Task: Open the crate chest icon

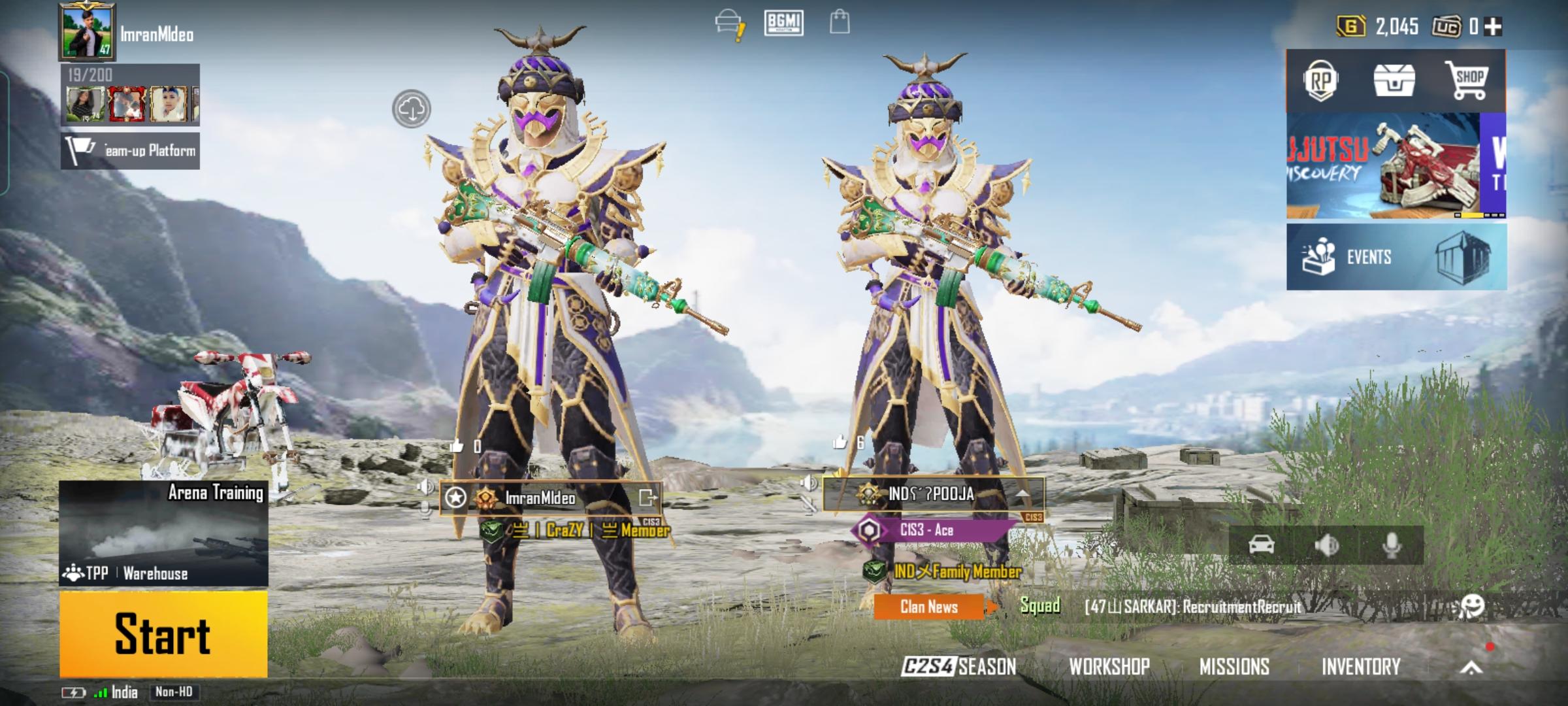Action: 1394,81
